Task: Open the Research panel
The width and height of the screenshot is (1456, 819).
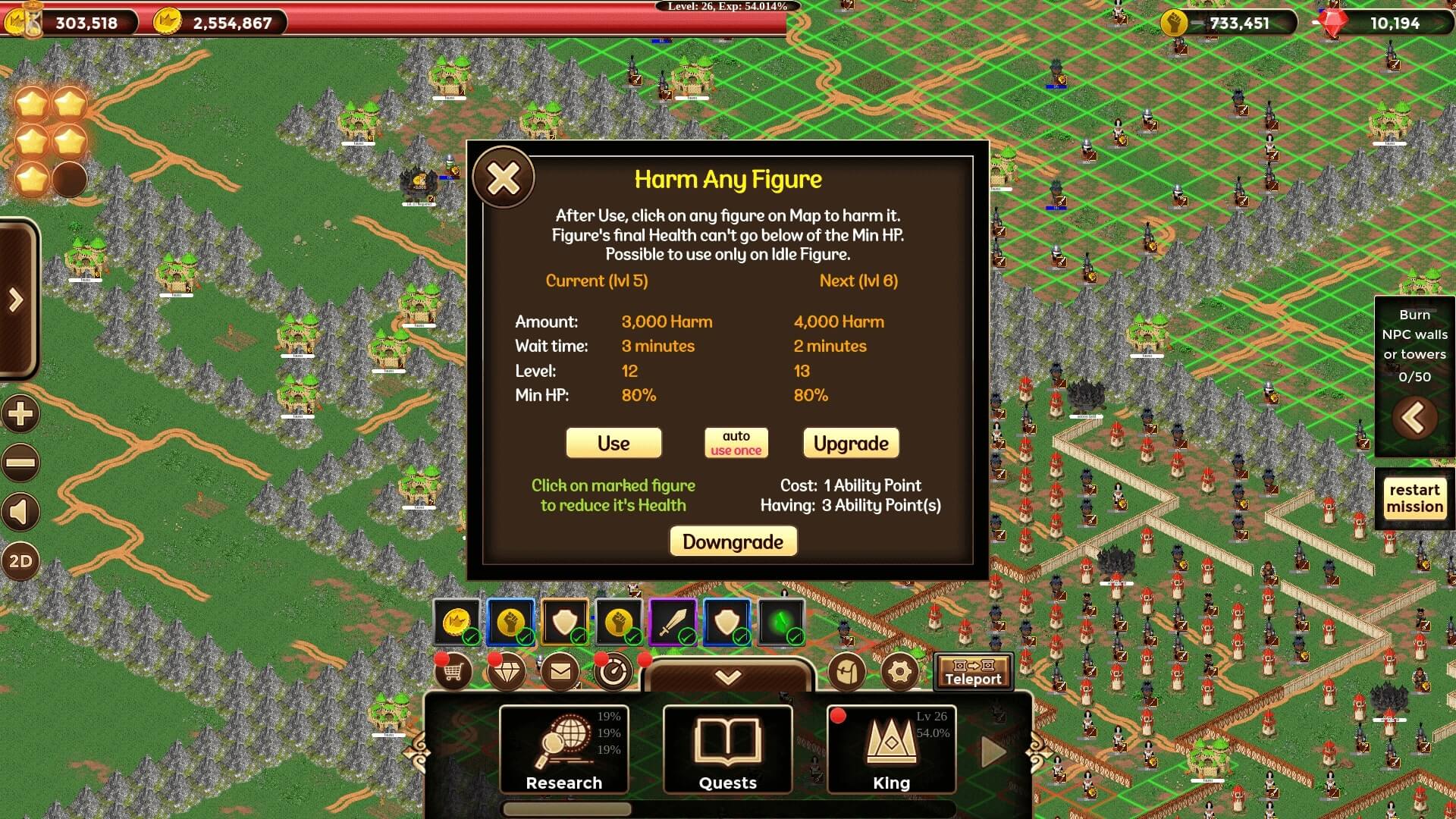Action: pyautogui.click(x=564, y=749)
